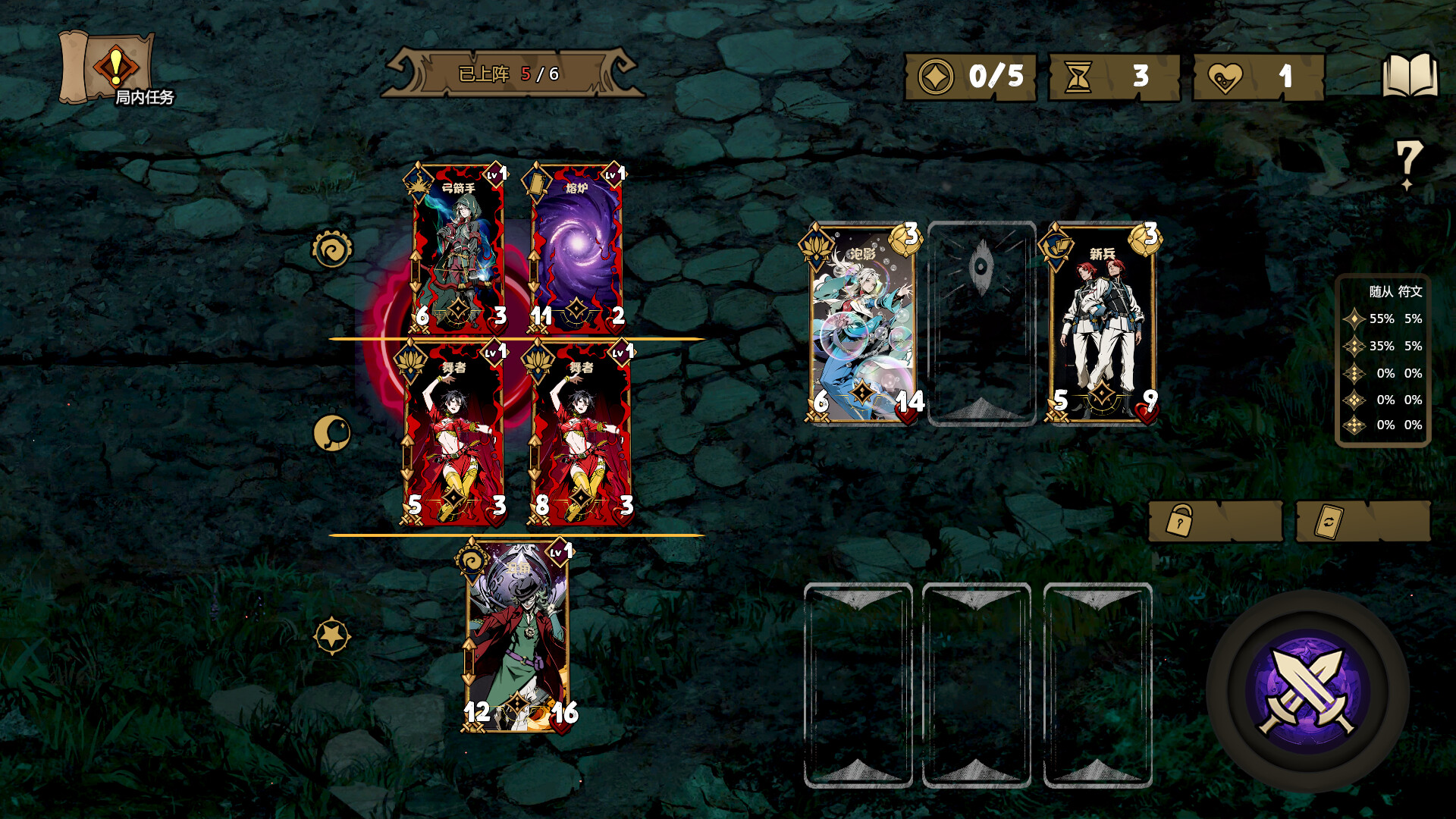Click the gold coin 0/5 counter icon

point(936,76)
